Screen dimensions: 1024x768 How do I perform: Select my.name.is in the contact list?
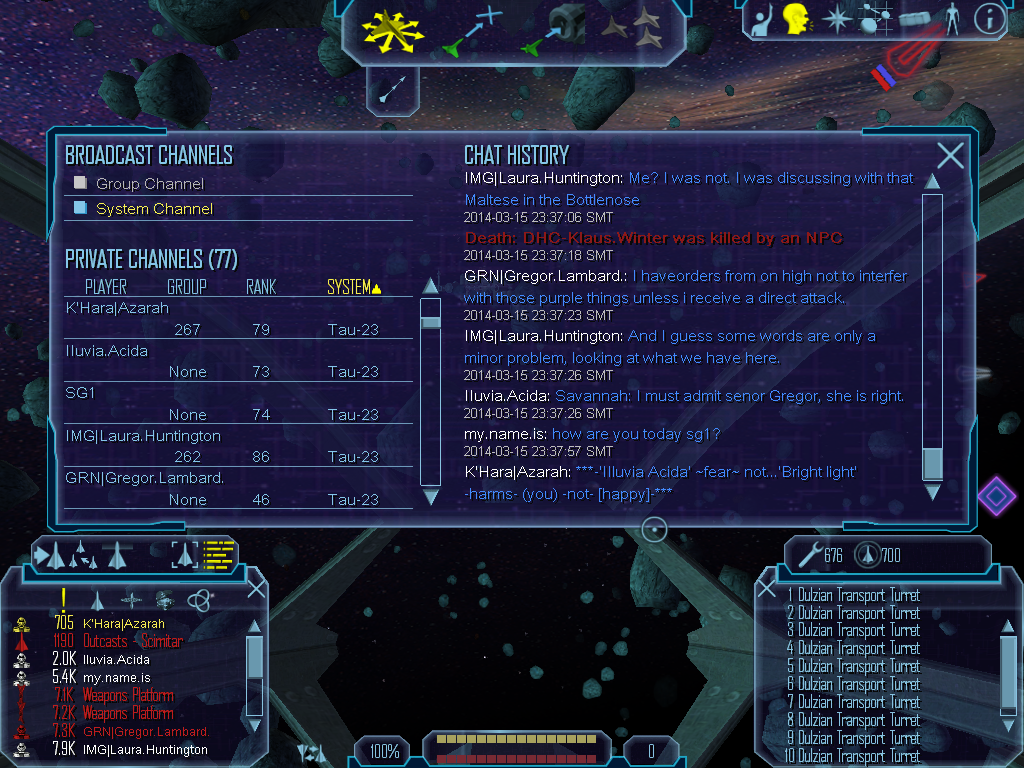[117, 677]
